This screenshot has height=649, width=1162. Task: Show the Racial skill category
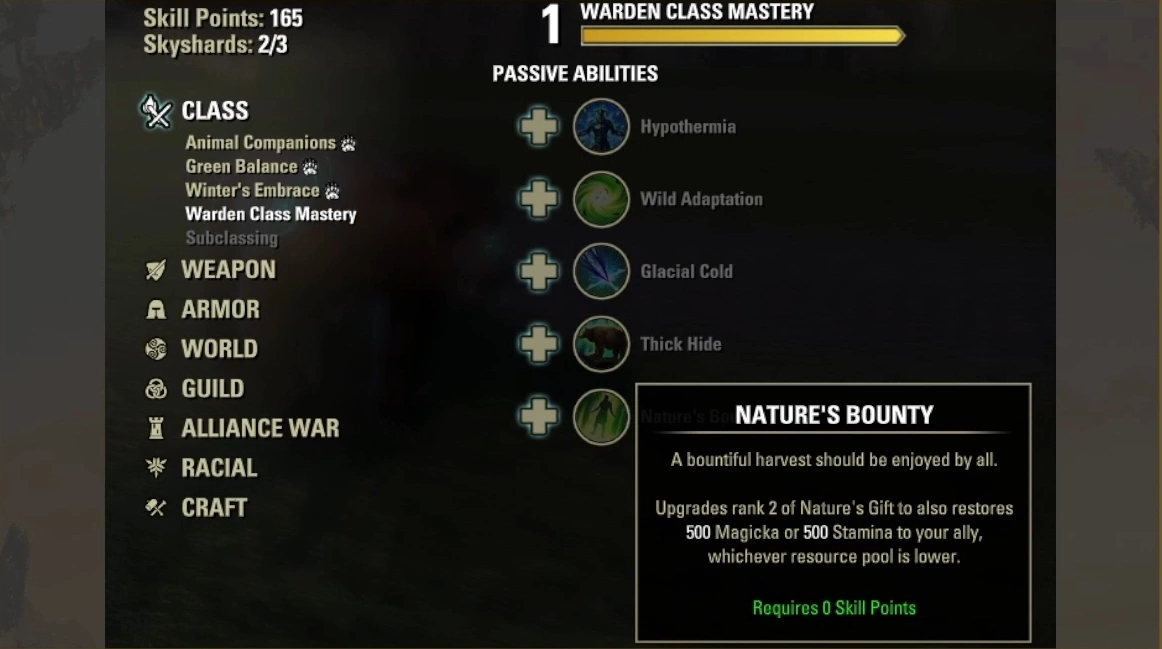click(219, 468)
